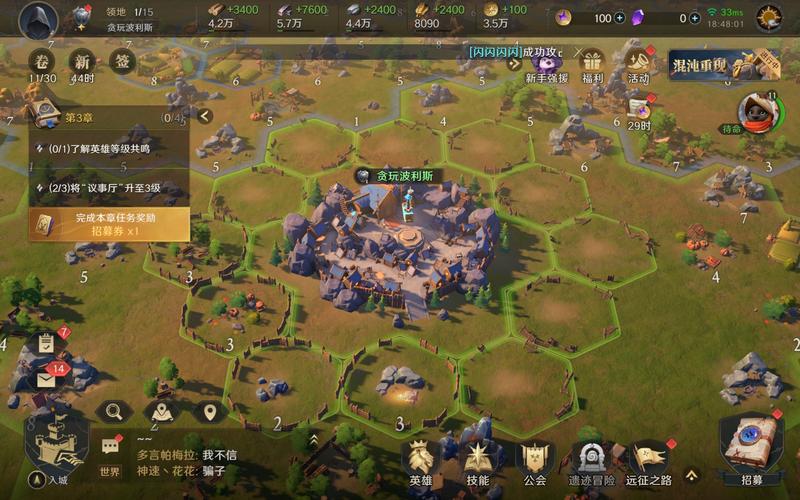Claim 福利 welfare gift box

point(591,65)
